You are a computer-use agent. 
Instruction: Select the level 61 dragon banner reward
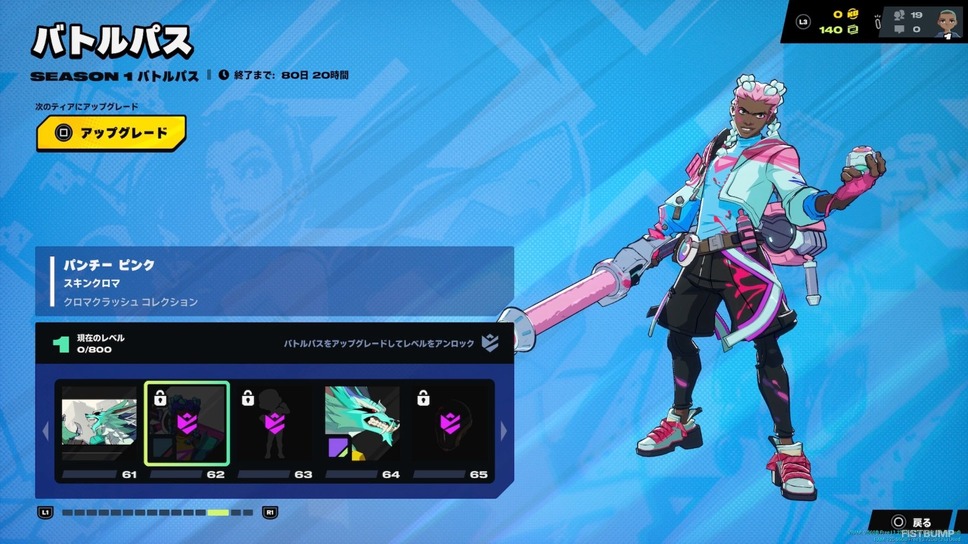(x=99, y=424)
